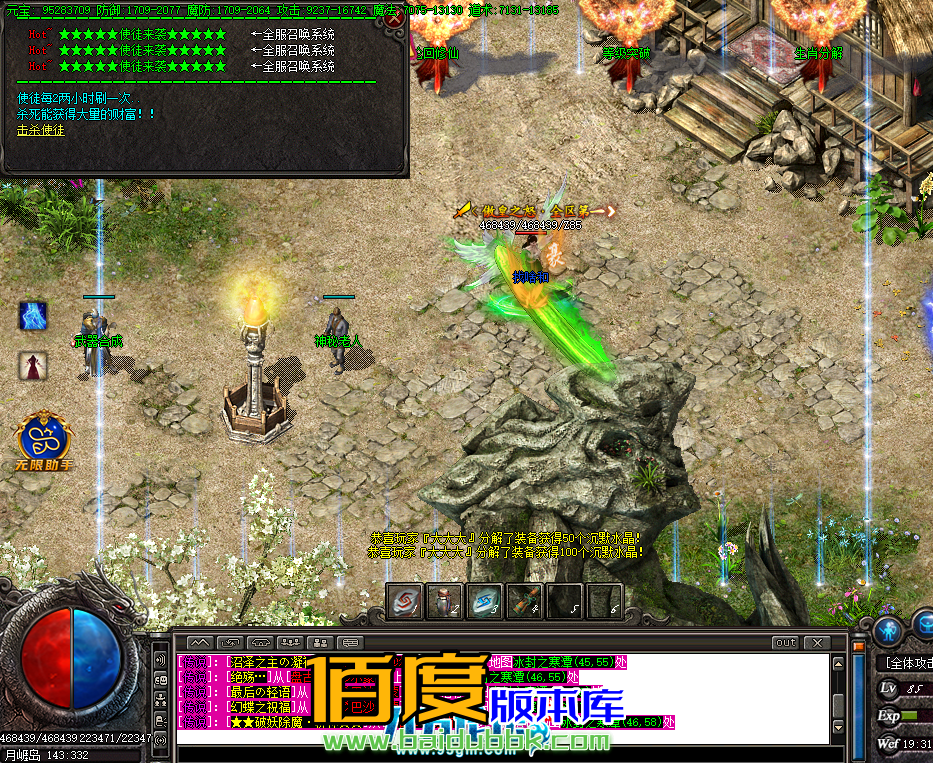This screenshot has width=933, height=763.
Task: Use the blue scroll in hotbar slot 3
Action: point(484,600)
